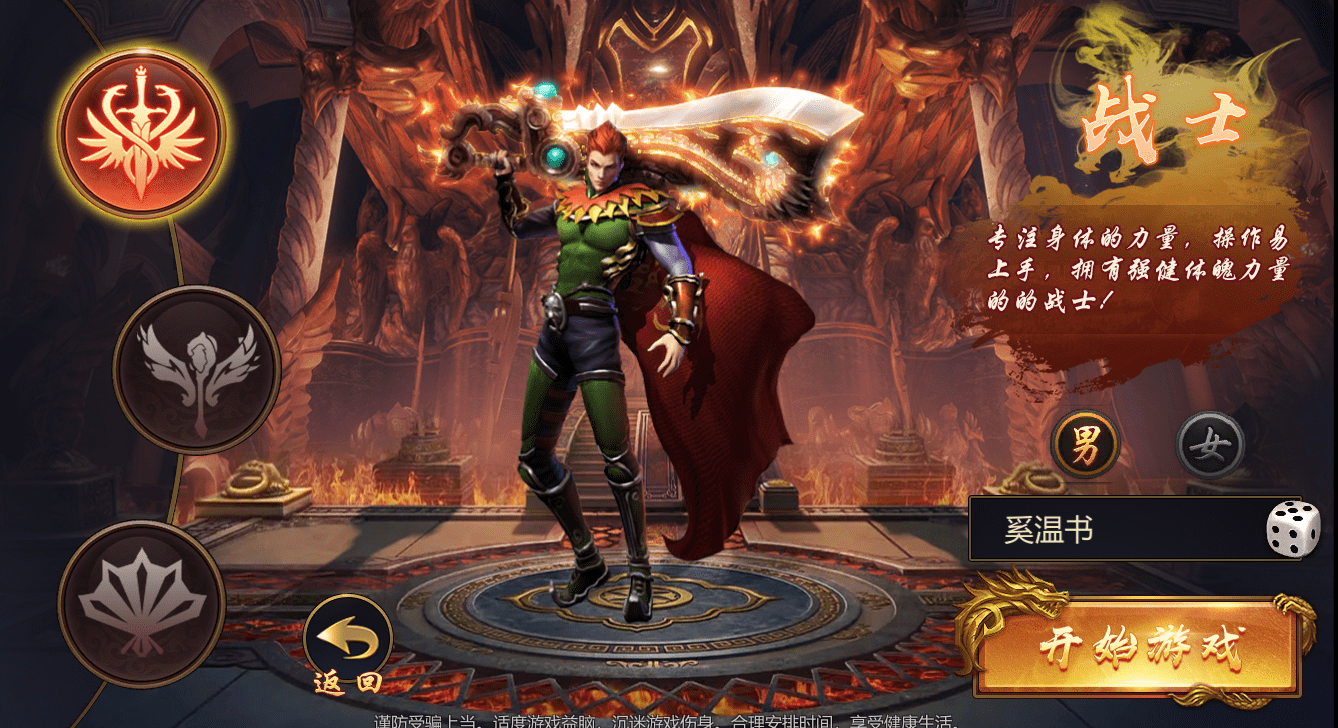Screen dimensions: 1338x728
Task: Roll the dice for a random name
Action: click(x=1293, y=529)
